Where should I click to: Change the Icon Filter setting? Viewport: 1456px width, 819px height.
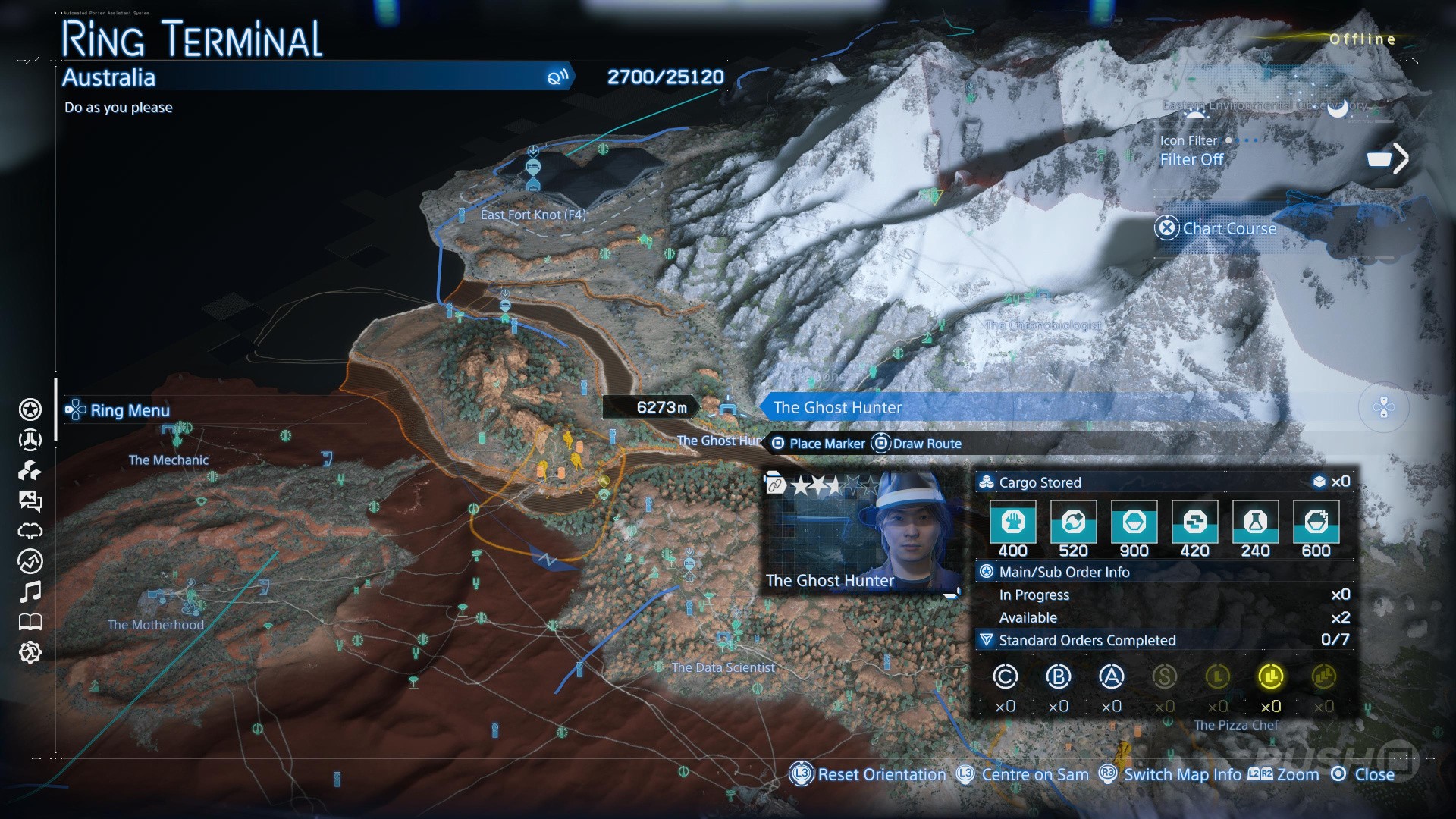point(1191,159)
